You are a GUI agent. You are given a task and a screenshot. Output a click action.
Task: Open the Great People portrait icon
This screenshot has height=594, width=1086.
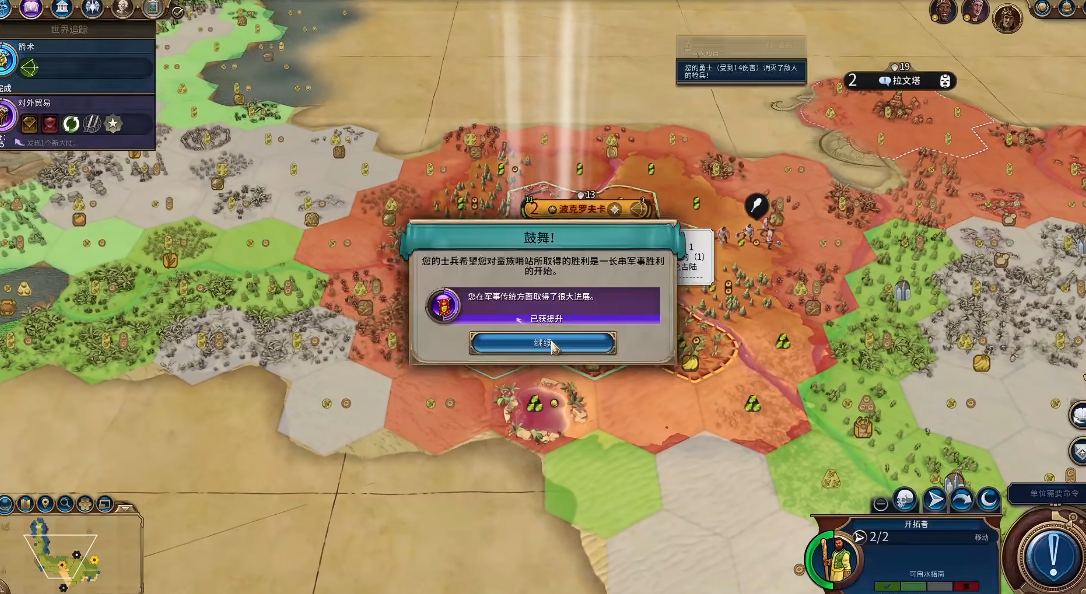(123, 9)
